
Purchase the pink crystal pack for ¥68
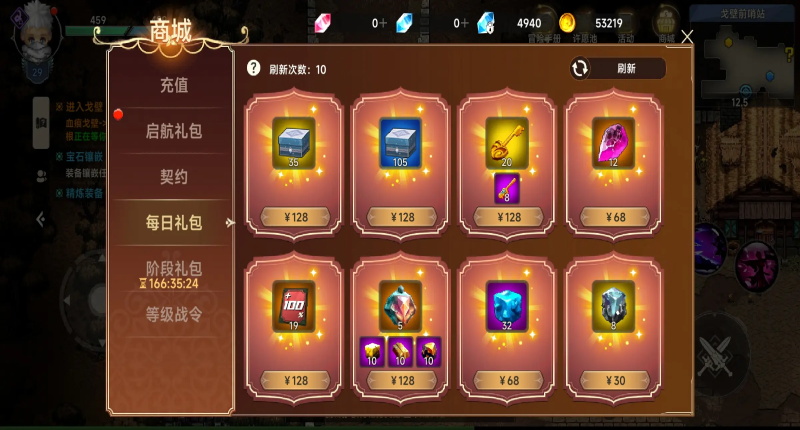point(614,216)
